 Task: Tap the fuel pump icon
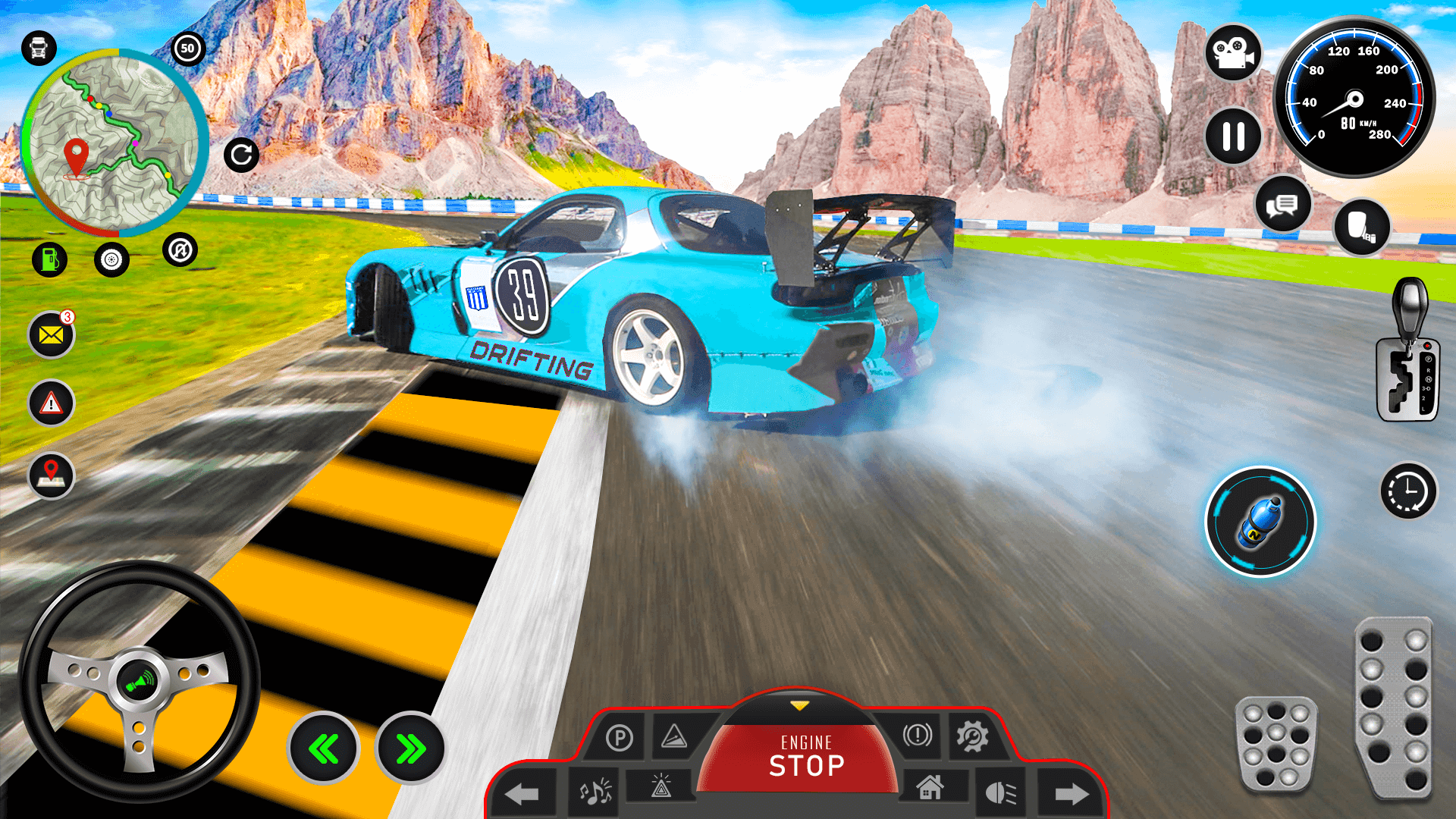coord(50,259)
